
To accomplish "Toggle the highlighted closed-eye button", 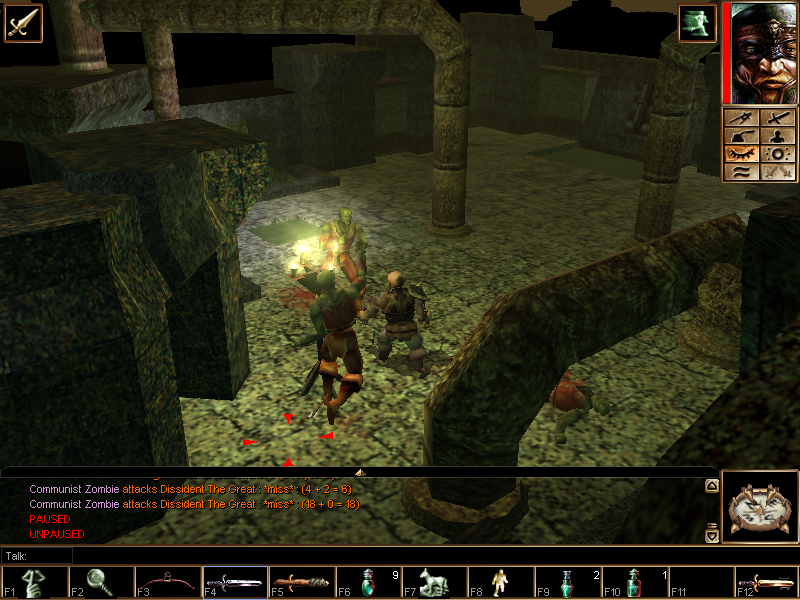I will point(741,154).
